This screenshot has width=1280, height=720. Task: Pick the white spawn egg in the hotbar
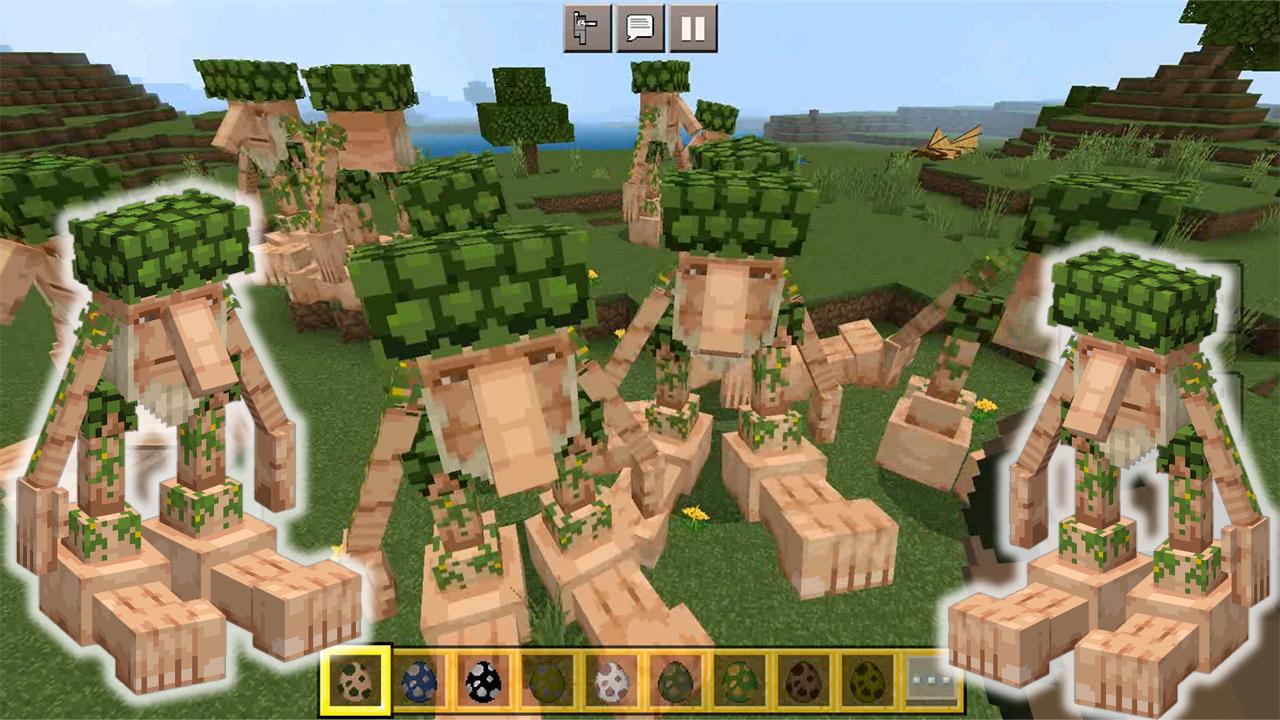(x=609, y=680)
